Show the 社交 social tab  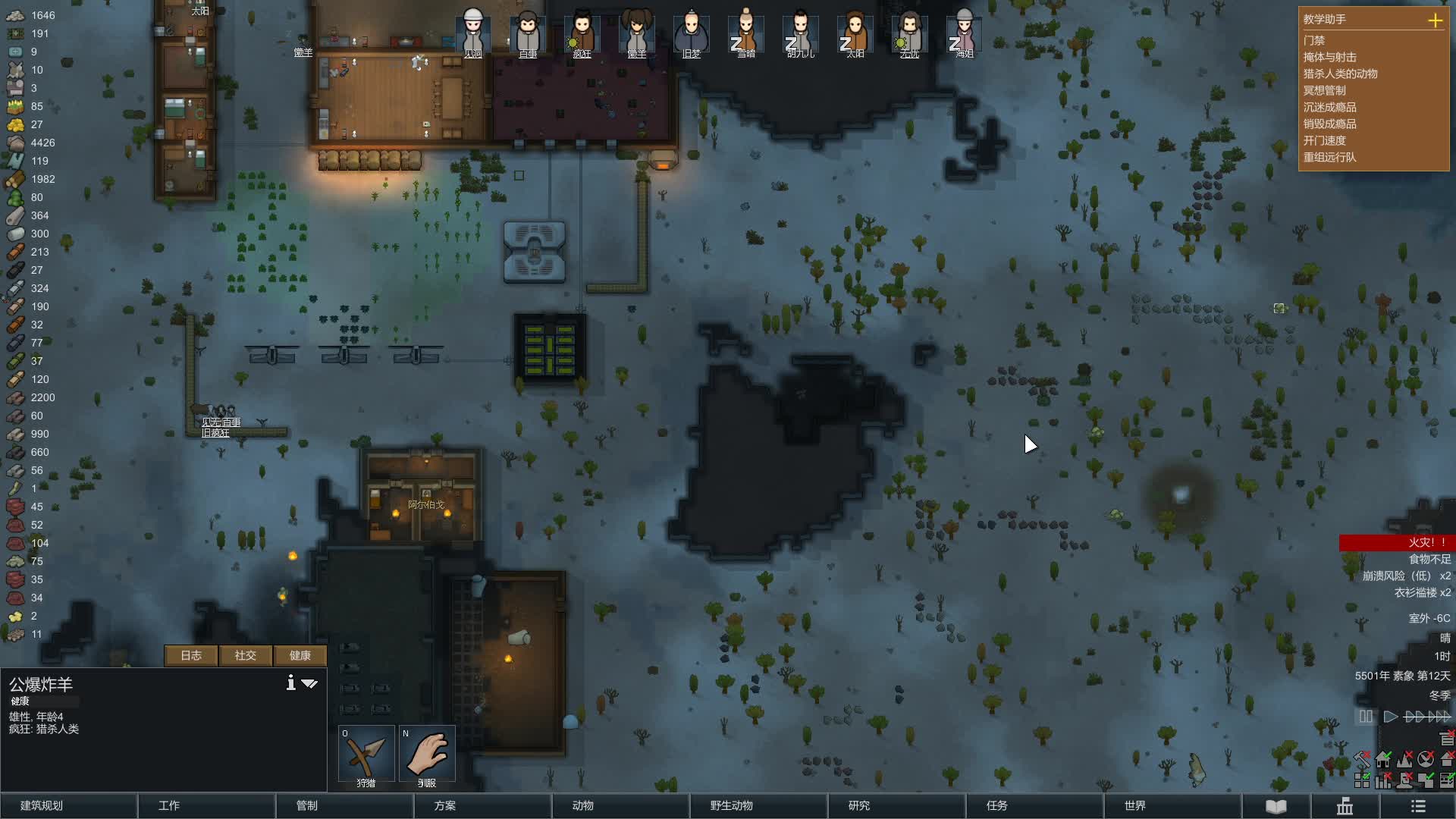(x=245, y=655)
